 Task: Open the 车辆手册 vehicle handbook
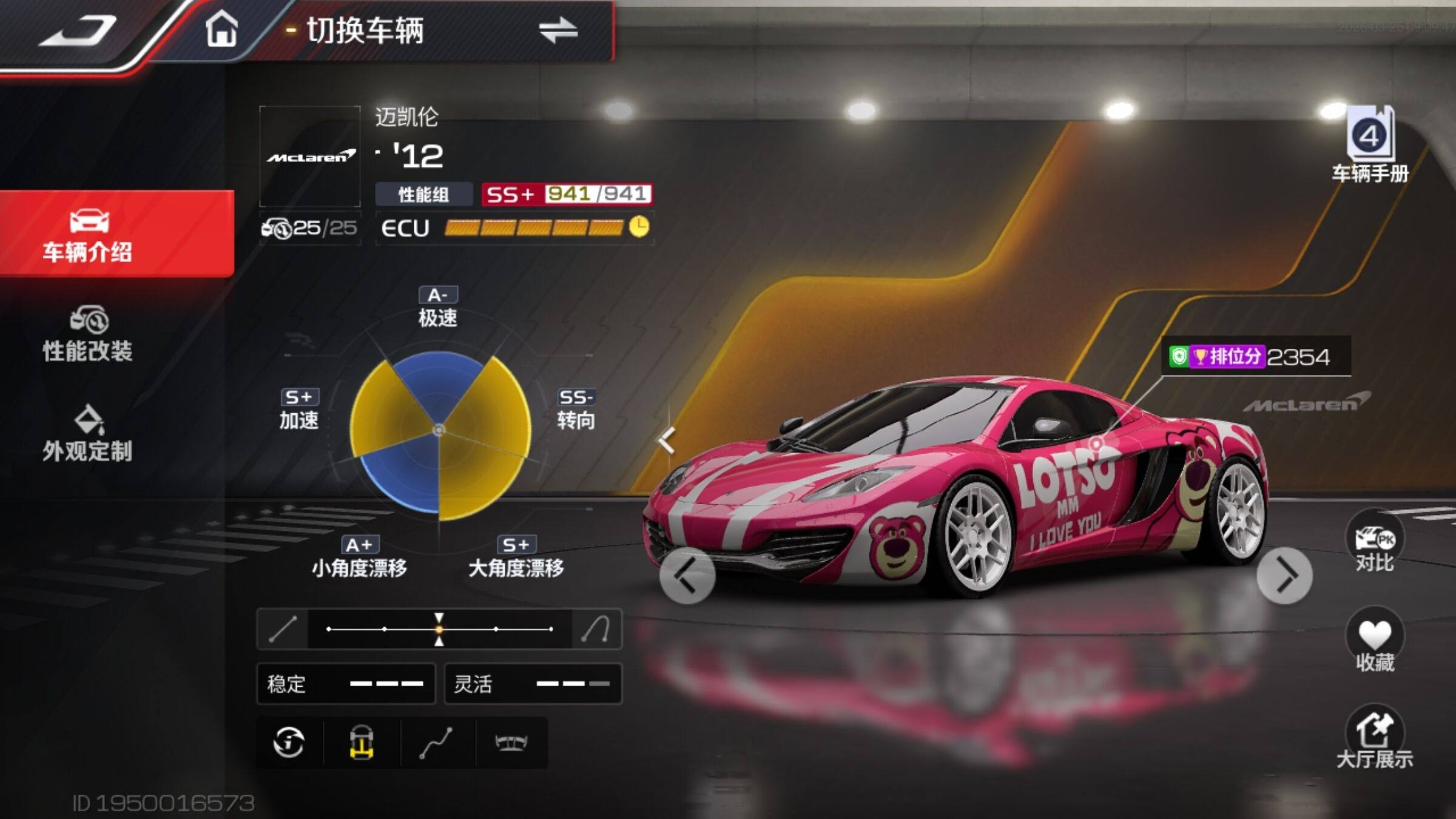point(1370,146)
